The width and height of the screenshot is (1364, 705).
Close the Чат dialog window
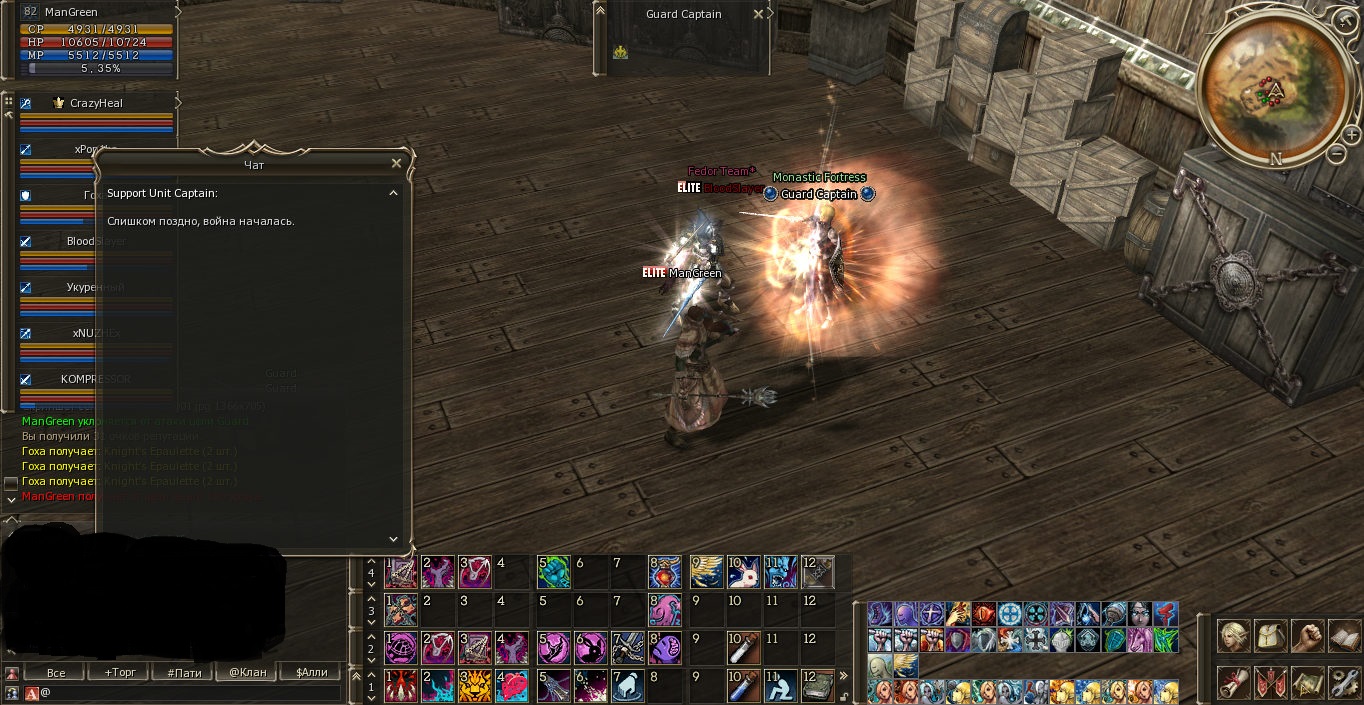396,163
